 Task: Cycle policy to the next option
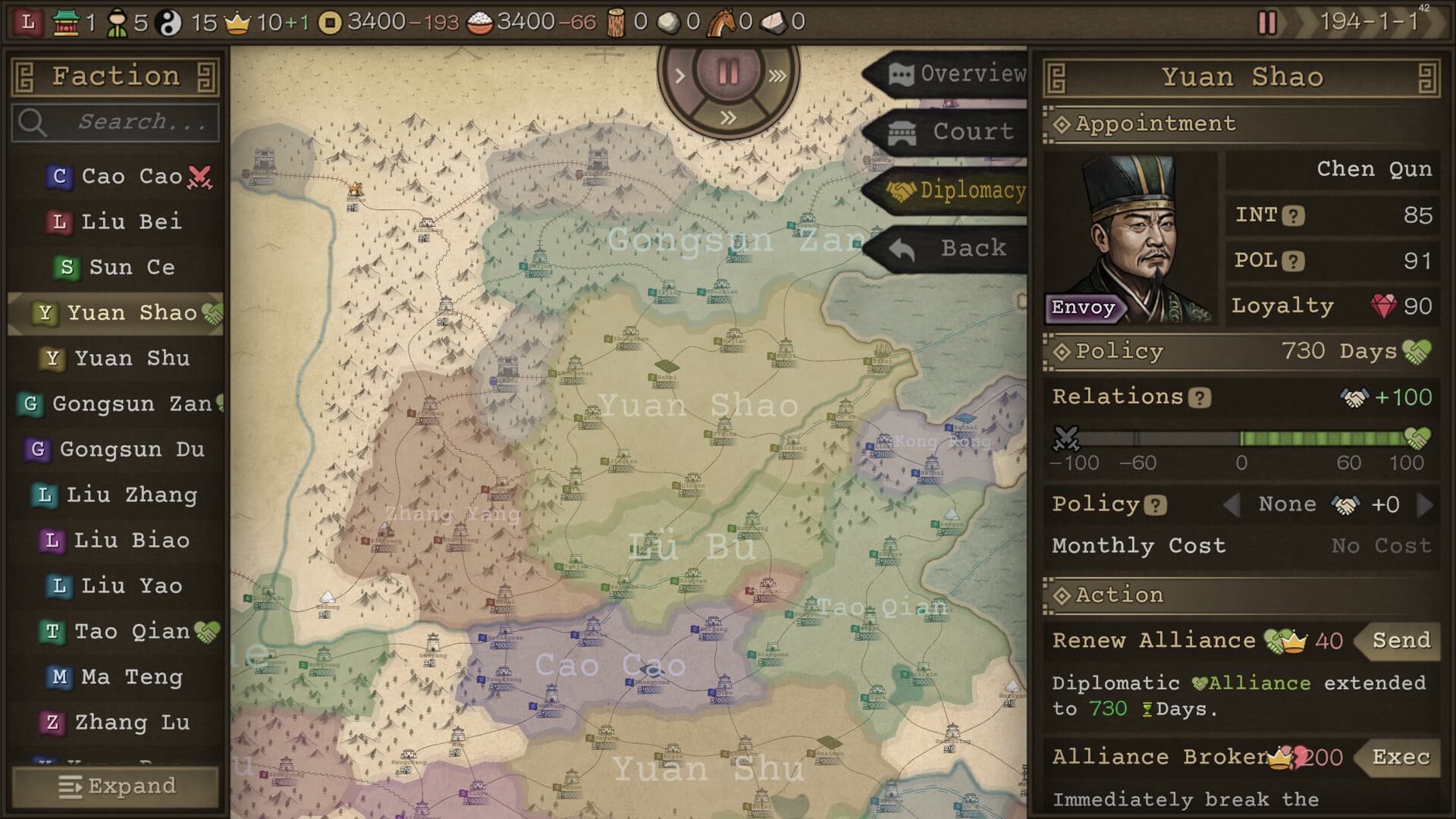pyautogui.click(x=1425, y=505)
